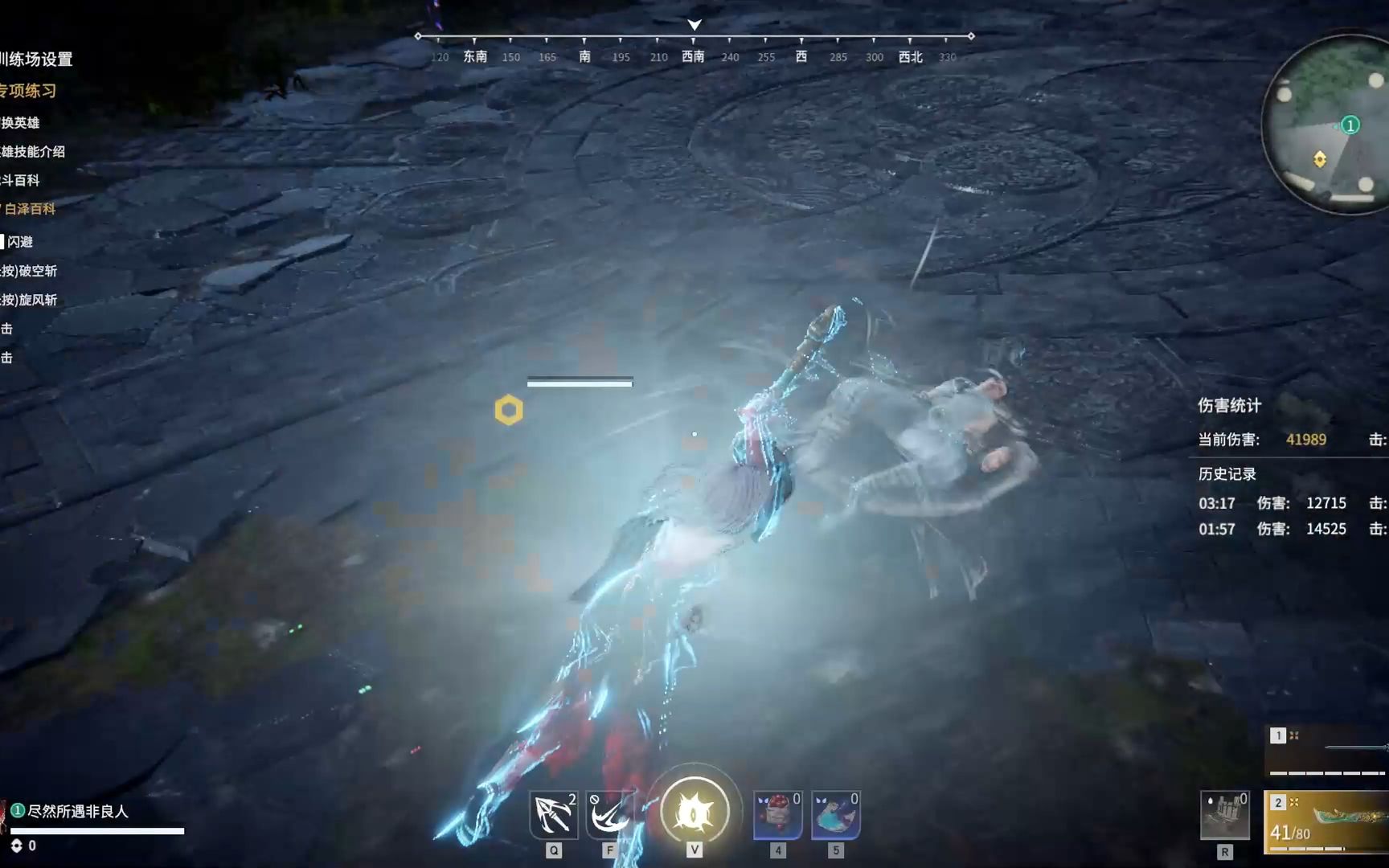Activate the crescent slash skill icon
The image size is (1389, 868).
609,815
